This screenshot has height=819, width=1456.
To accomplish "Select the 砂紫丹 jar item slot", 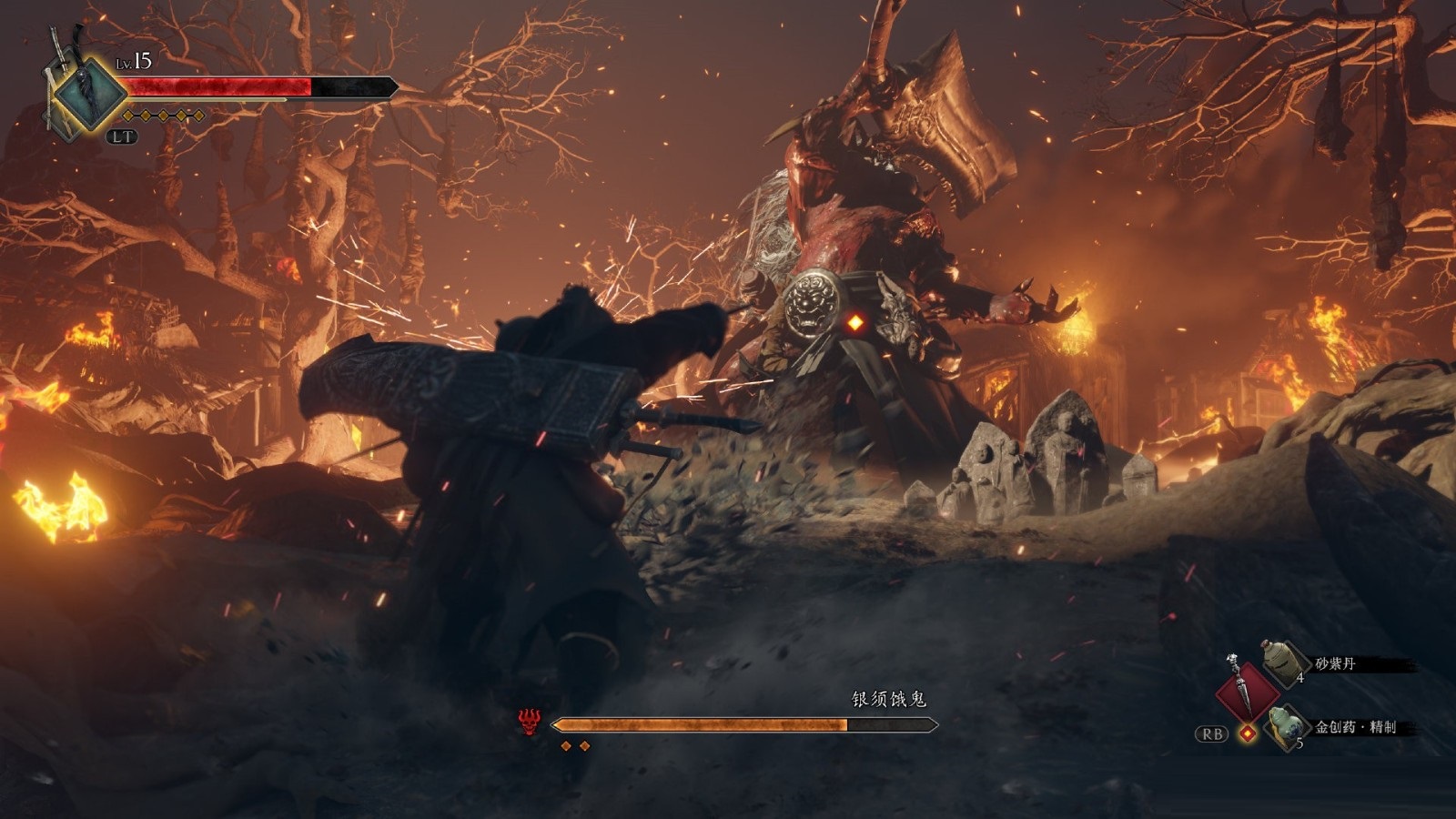I will coord(1285,662).
